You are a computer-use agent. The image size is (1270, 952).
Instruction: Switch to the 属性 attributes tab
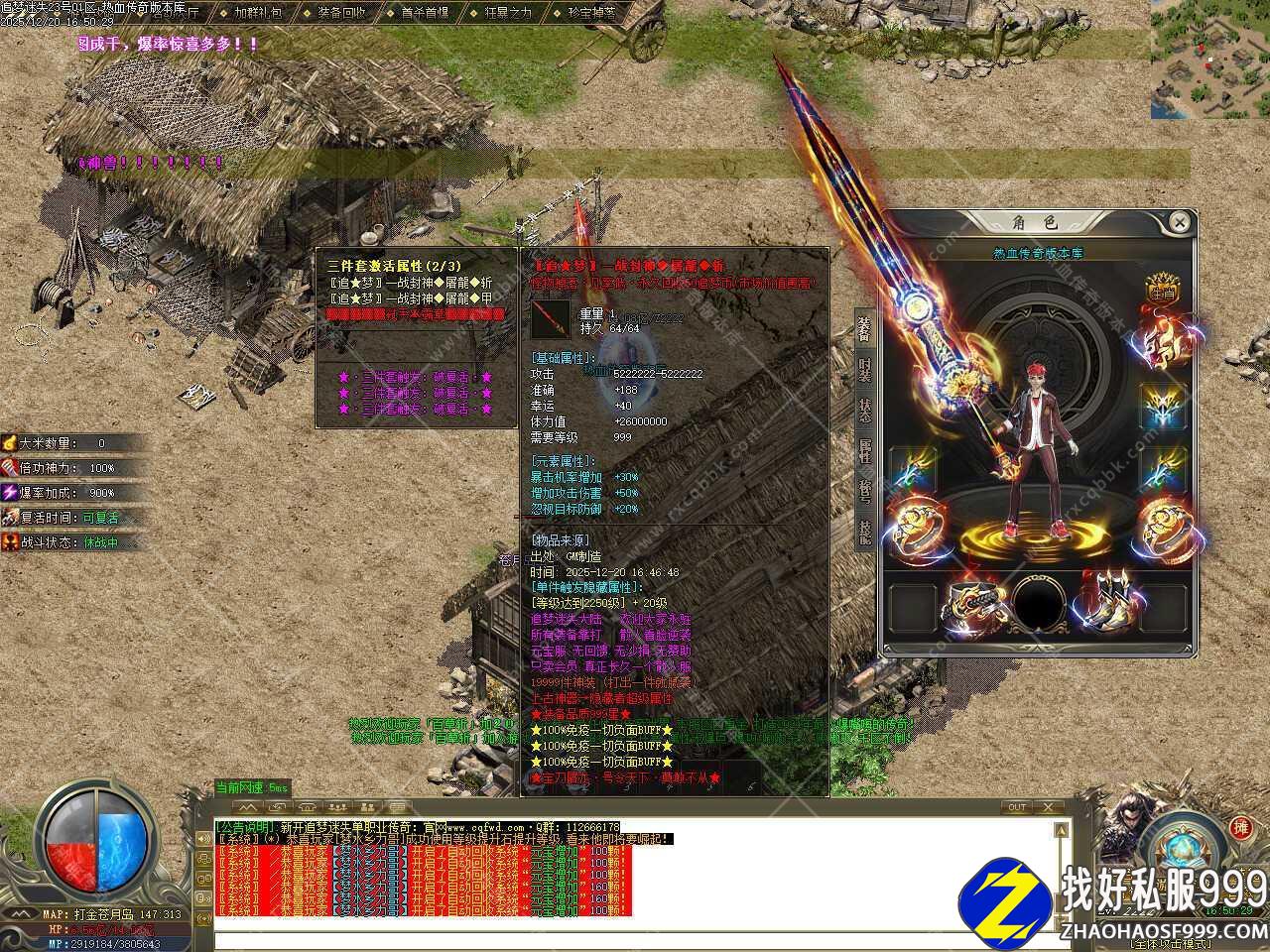point(864,452)
